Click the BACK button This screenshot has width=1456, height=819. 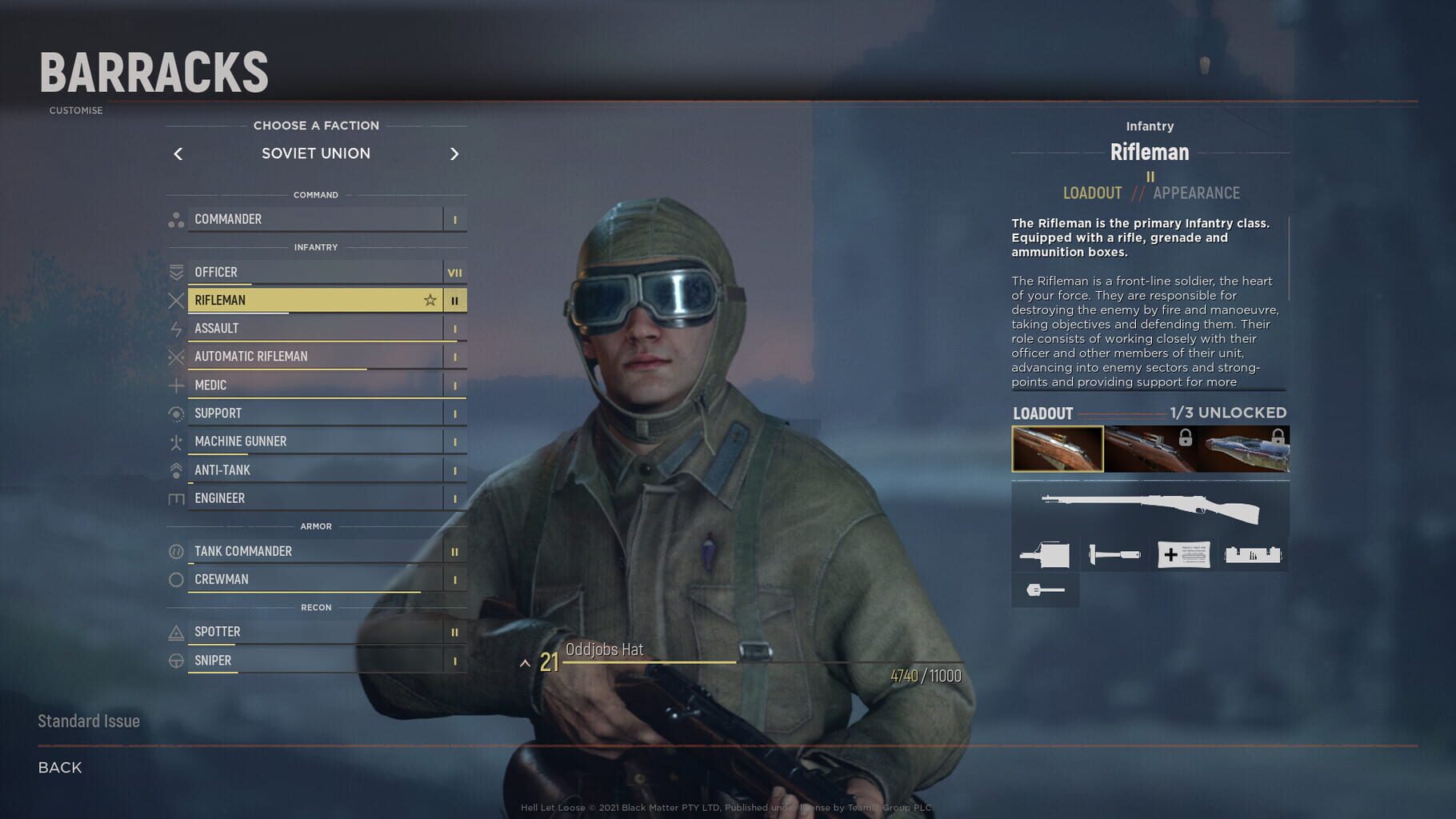click(x=58, y=766)
